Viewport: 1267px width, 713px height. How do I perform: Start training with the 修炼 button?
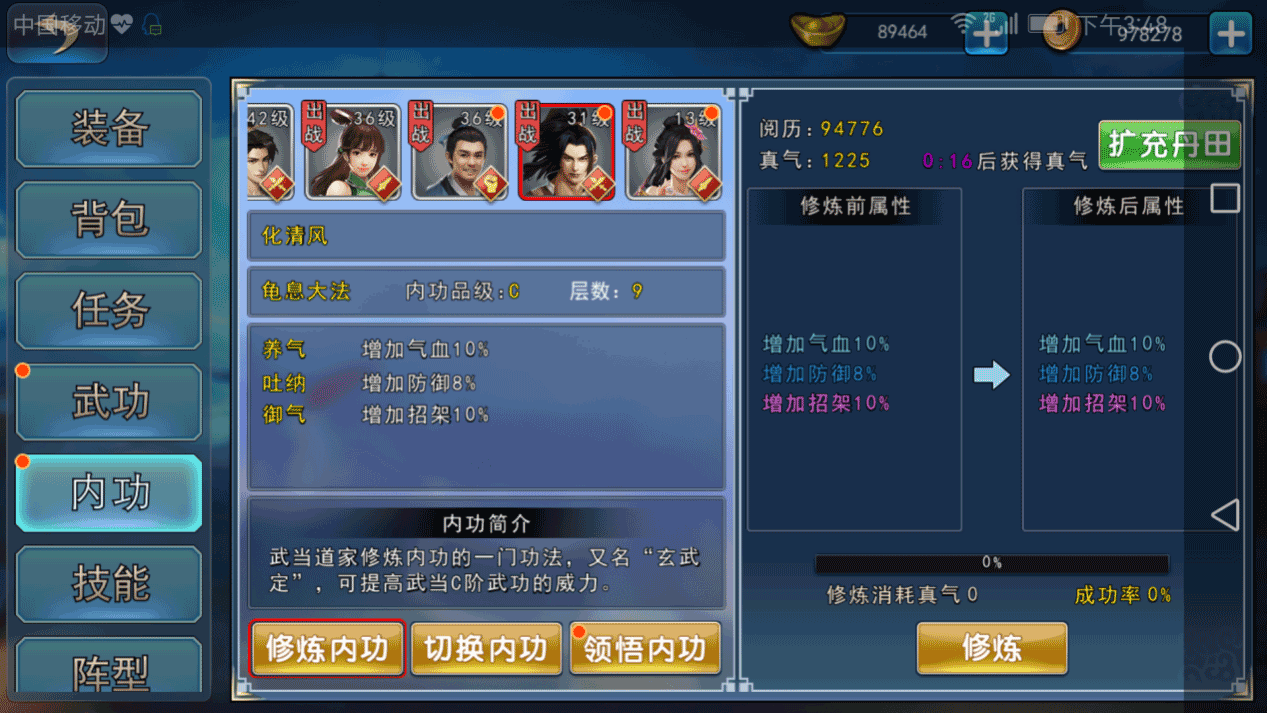pos(991,648)
